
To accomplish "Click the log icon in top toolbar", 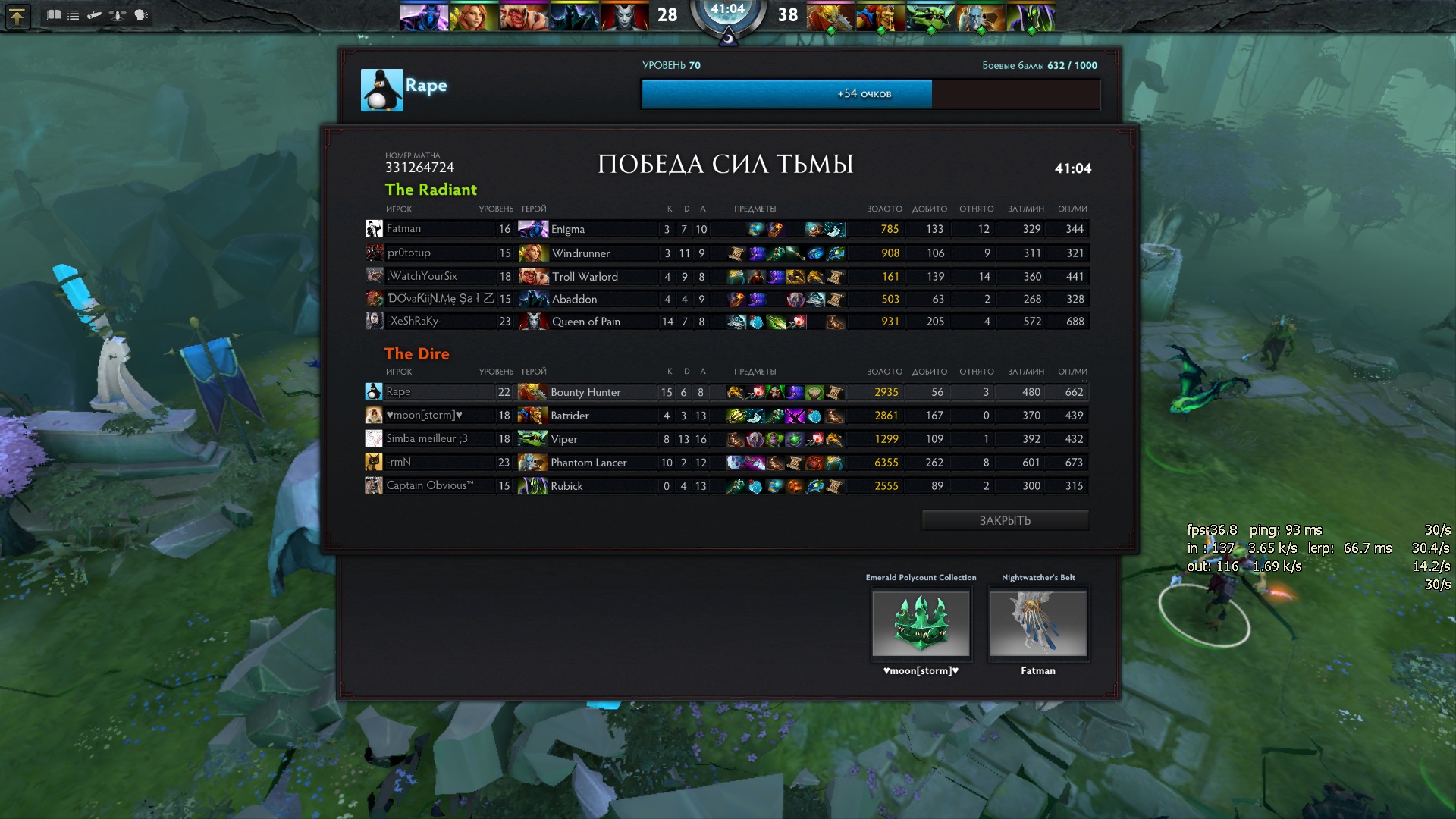I will pyautogui.click(x=95, y=15).
